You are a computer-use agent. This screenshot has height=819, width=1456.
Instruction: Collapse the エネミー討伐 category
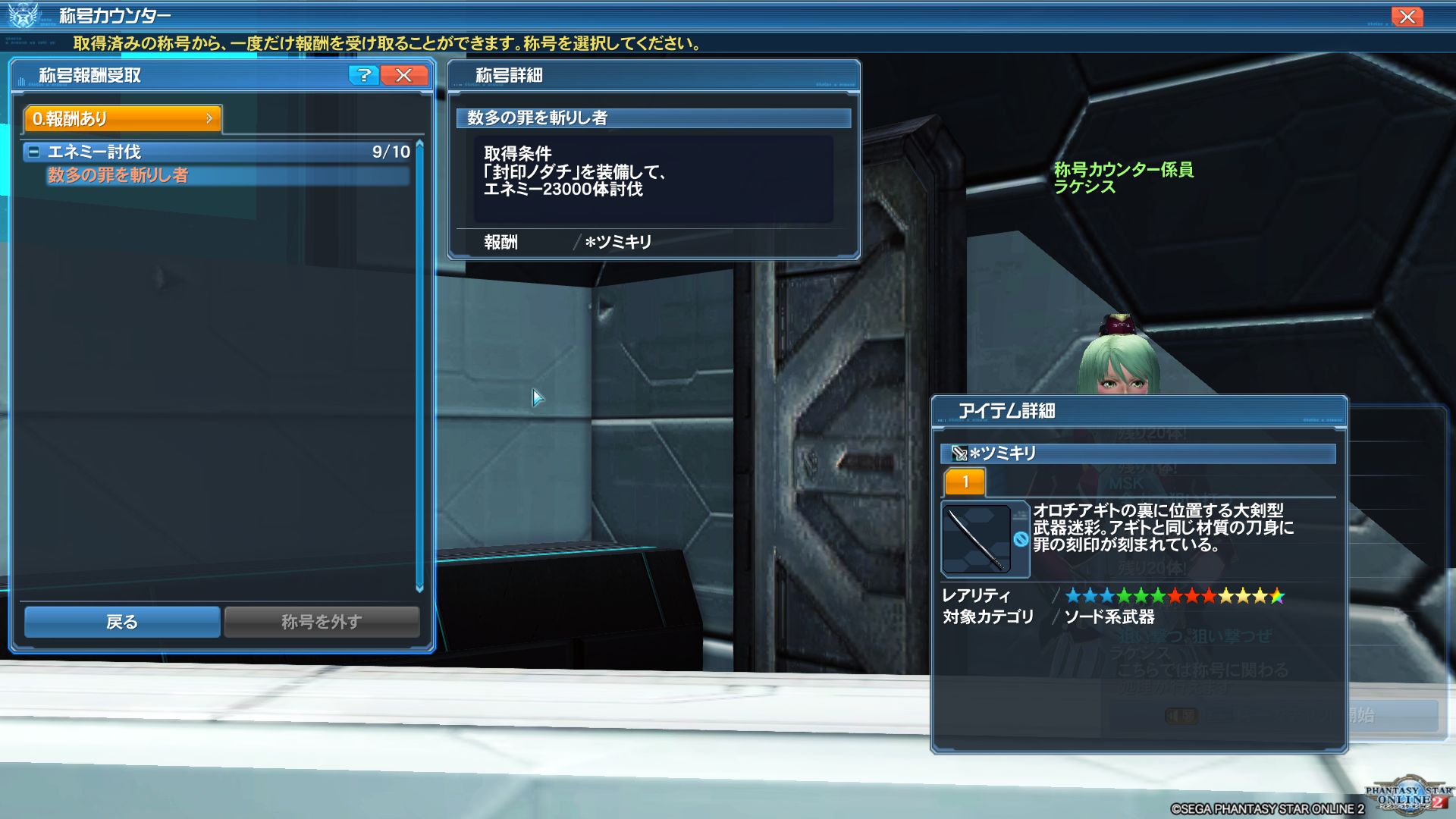(x=33, y=152)
